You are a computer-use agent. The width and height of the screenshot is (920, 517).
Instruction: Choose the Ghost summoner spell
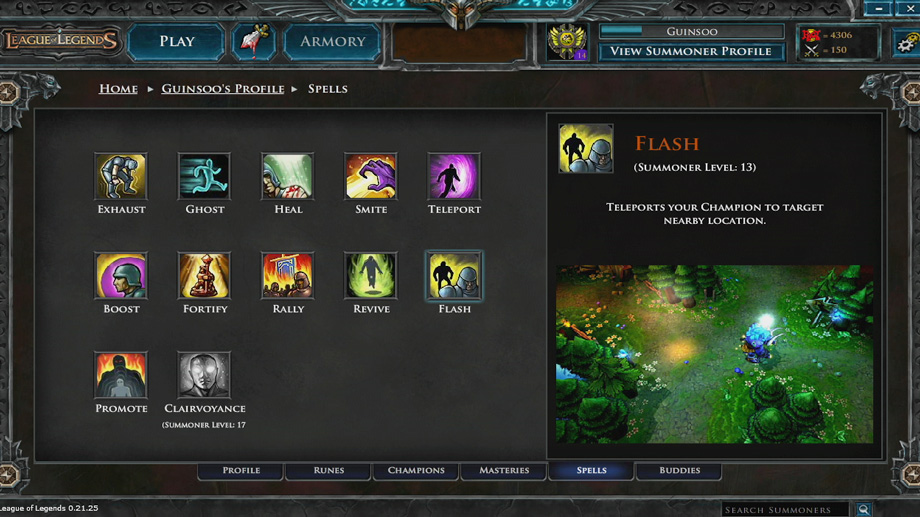pos(204,177)
